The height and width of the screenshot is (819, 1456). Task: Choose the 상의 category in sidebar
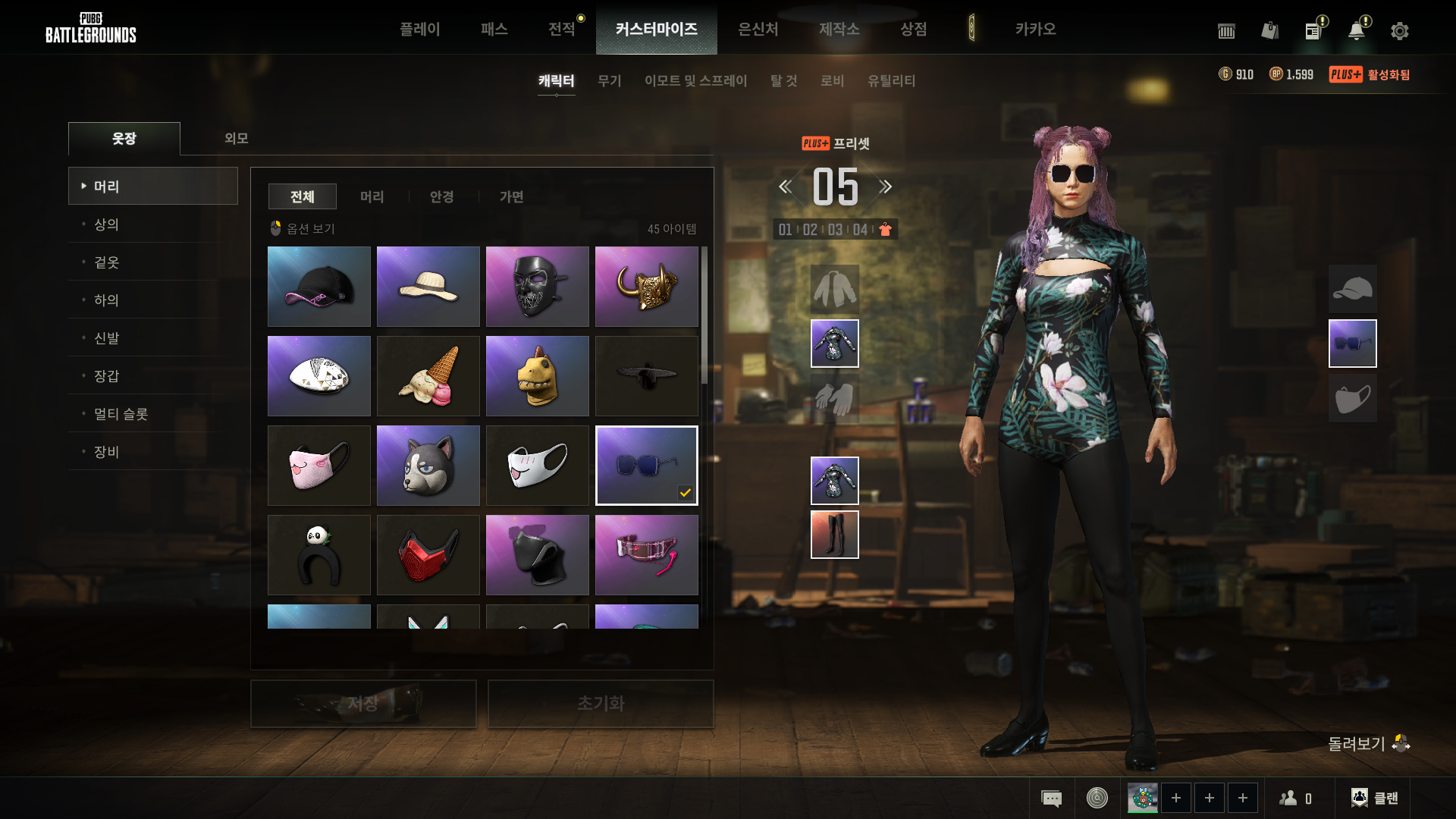[106, 224]
